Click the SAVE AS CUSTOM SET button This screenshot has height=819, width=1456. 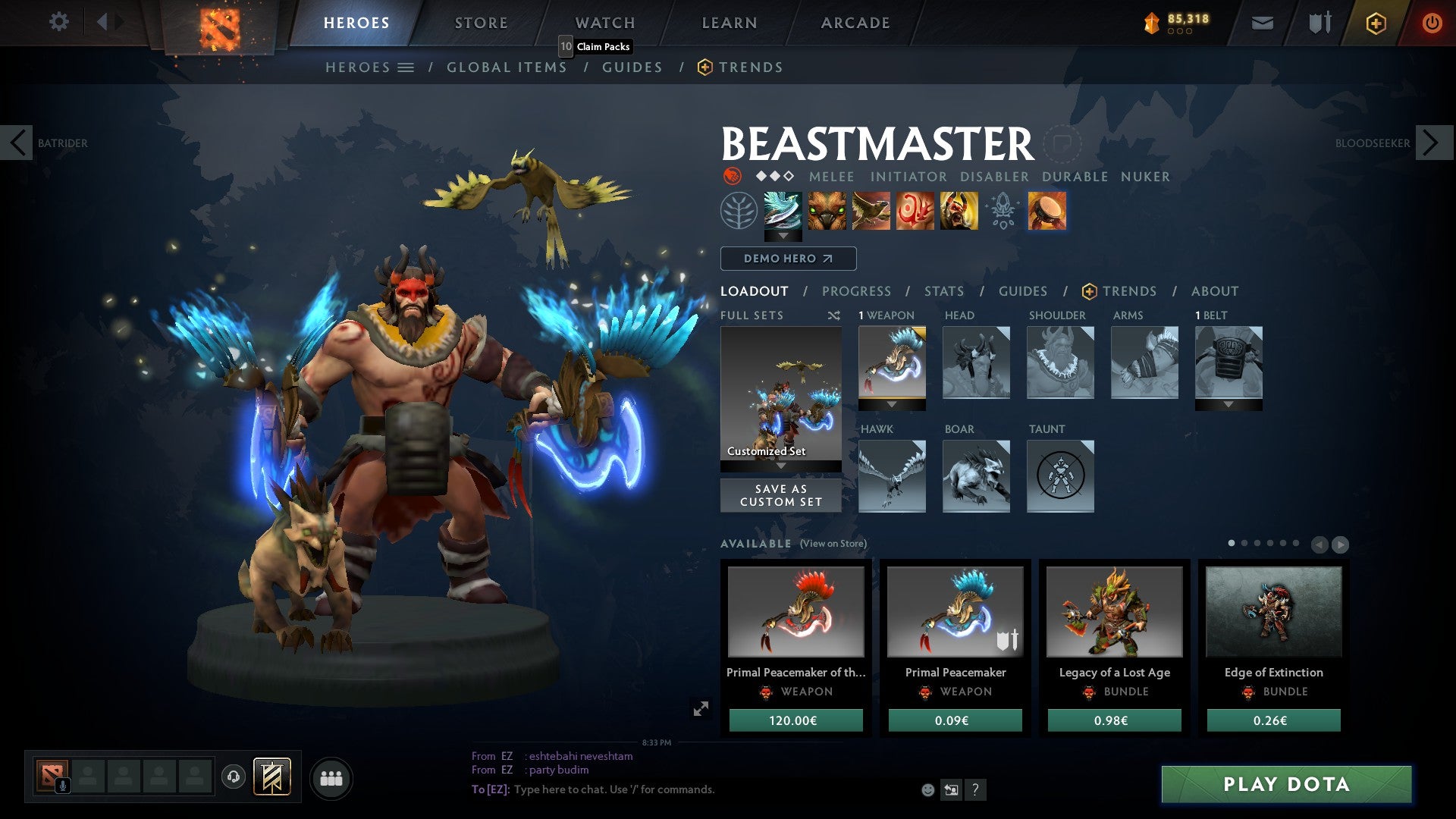click(780, 495)
